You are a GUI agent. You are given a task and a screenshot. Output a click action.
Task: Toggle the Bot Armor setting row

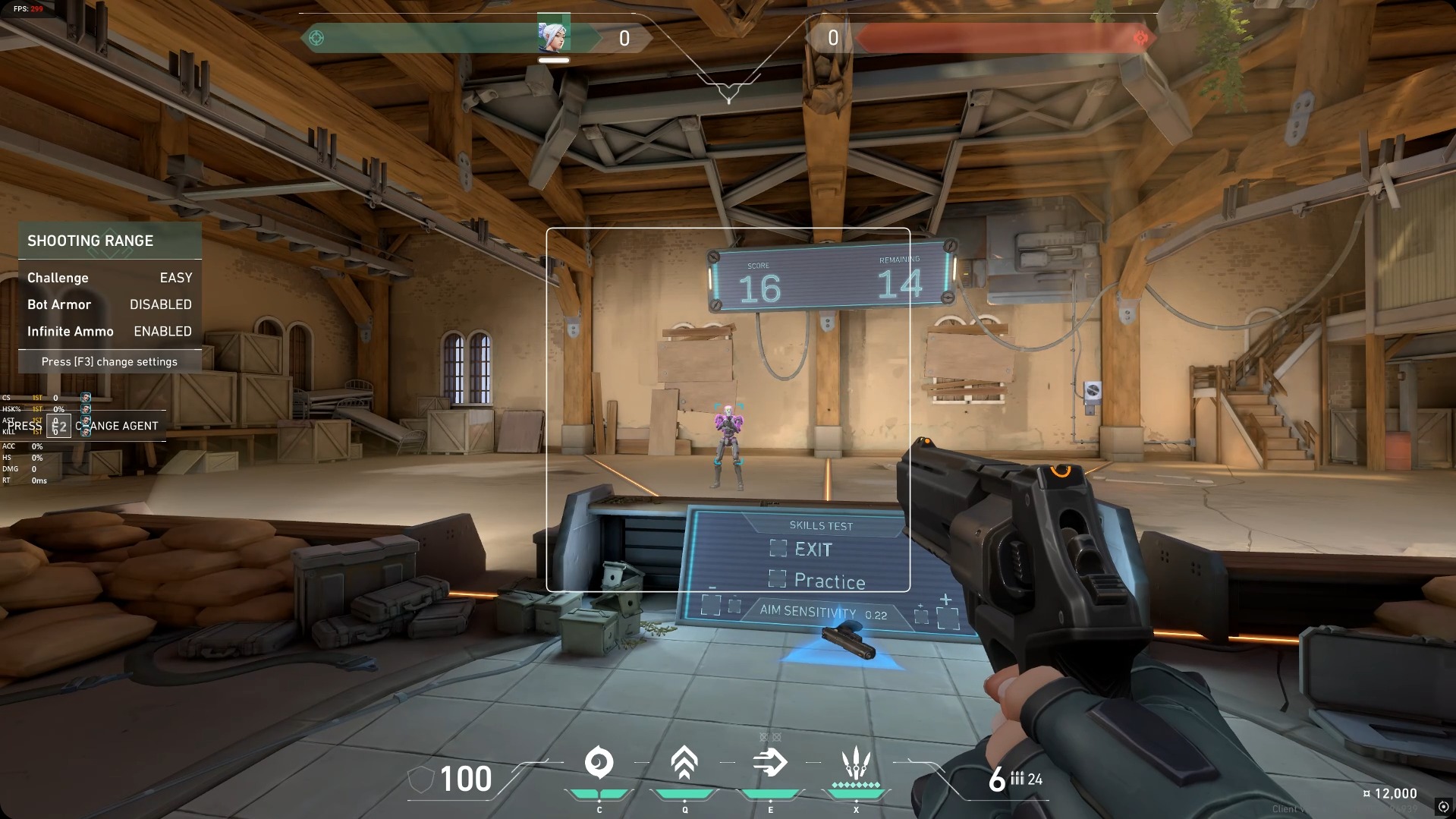pos(109,304)
